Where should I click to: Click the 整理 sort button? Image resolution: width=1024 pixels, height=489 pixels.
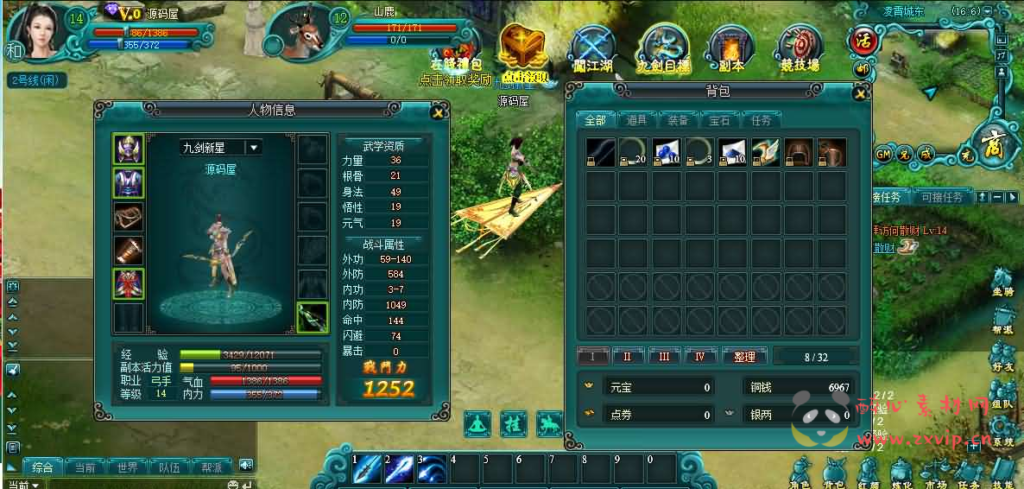744,356
